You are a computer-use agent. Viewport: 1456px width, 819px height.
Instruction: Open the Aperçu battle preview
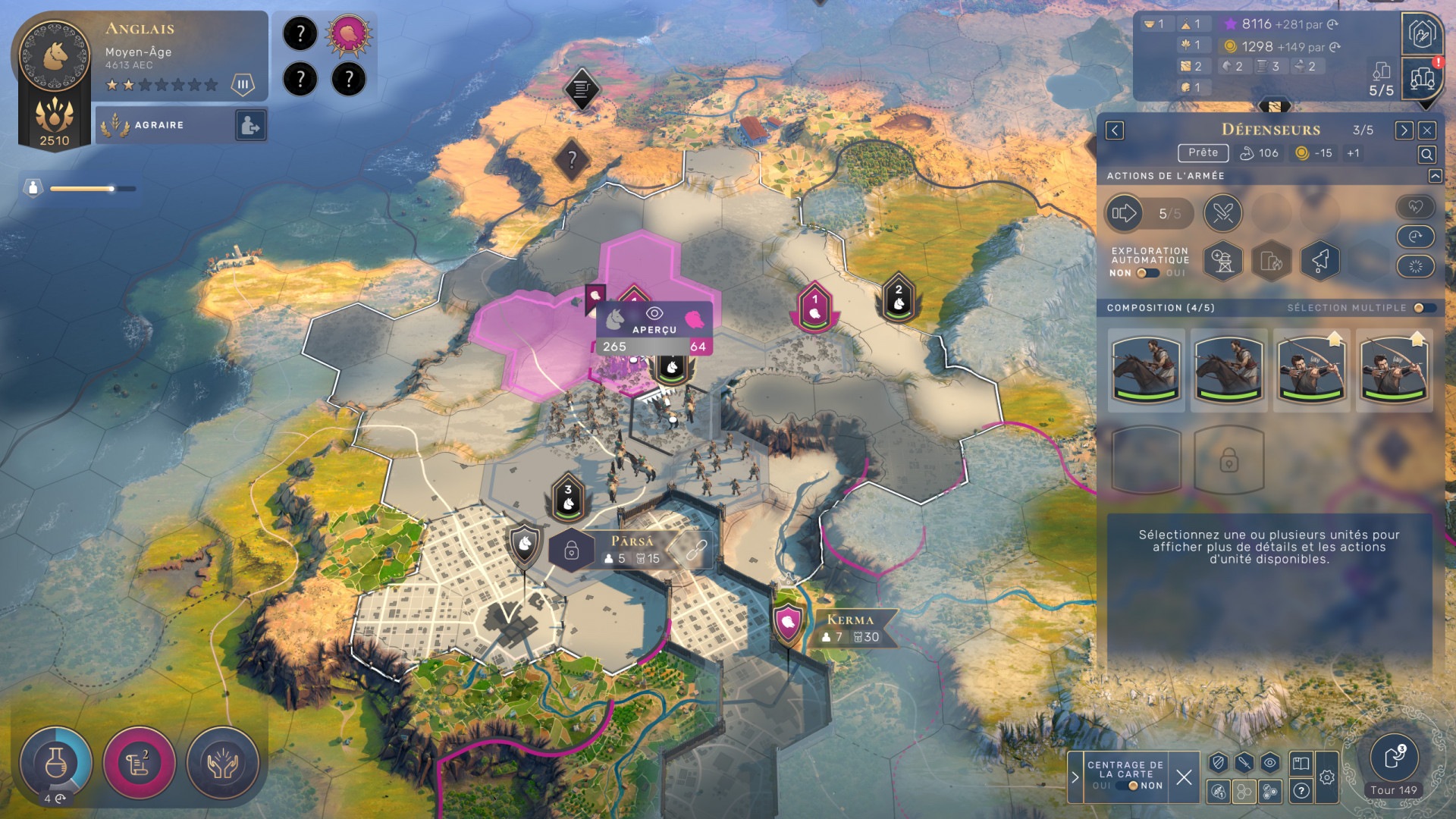point(654,320)
